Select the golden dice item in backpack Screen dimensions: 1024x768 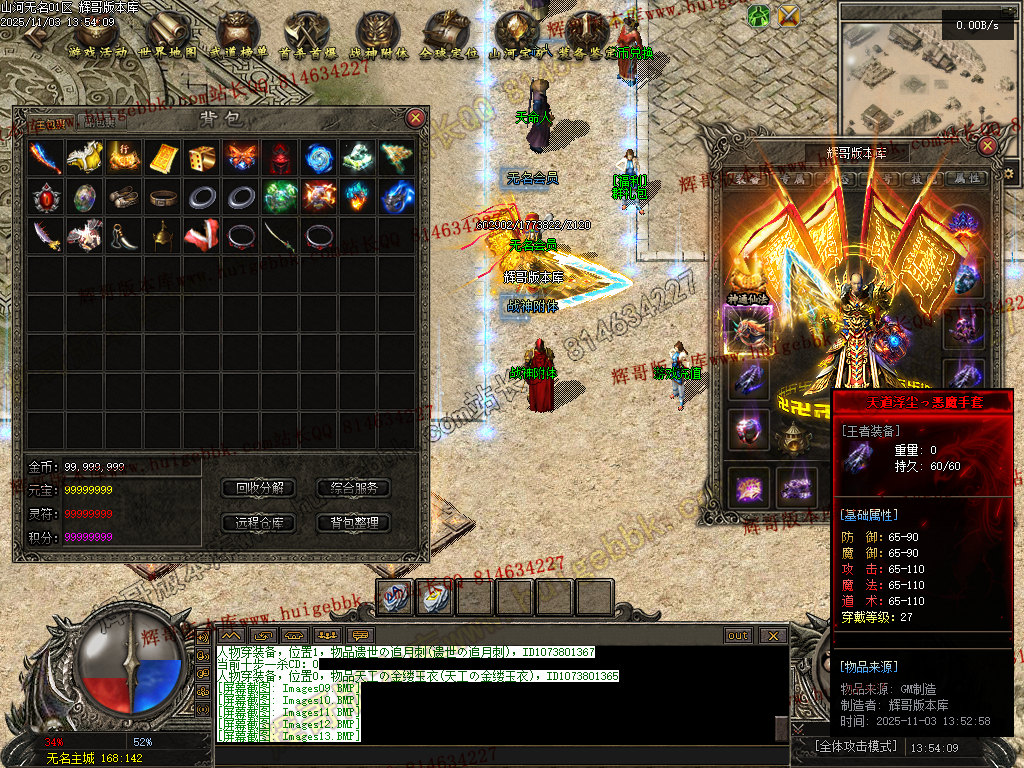click(202, 157)
